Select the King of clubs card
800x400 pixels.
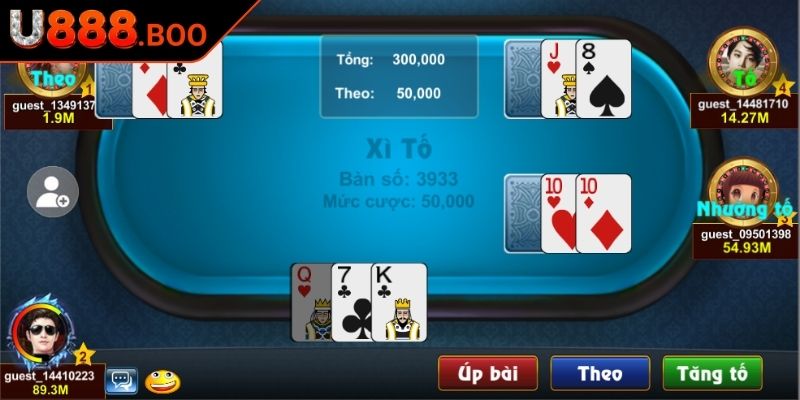click(399, 302)
